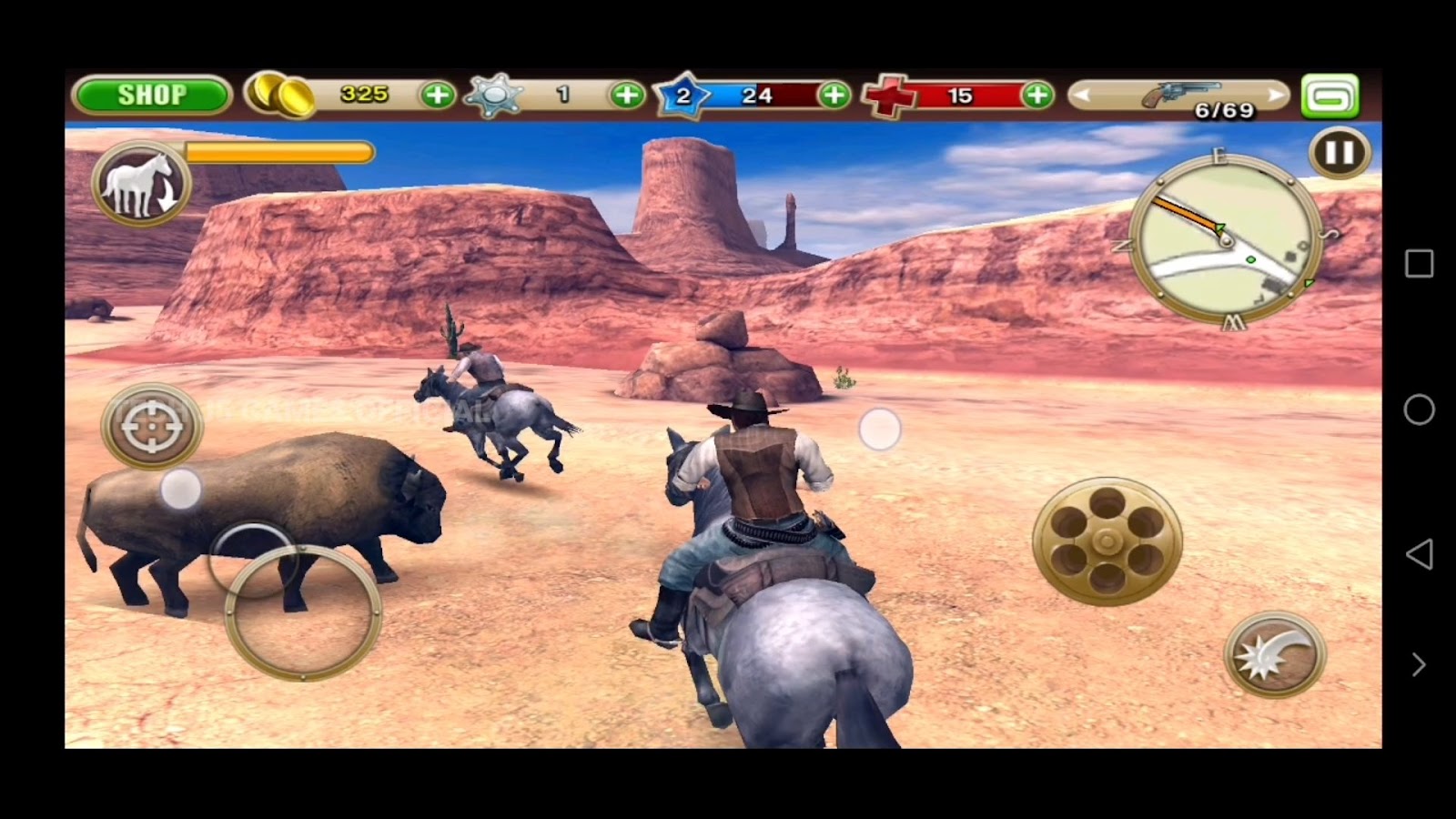The height and width of the screenshot is (819, 1456).
Task: Dismount using the white horse icon
Action: (141, 183)
